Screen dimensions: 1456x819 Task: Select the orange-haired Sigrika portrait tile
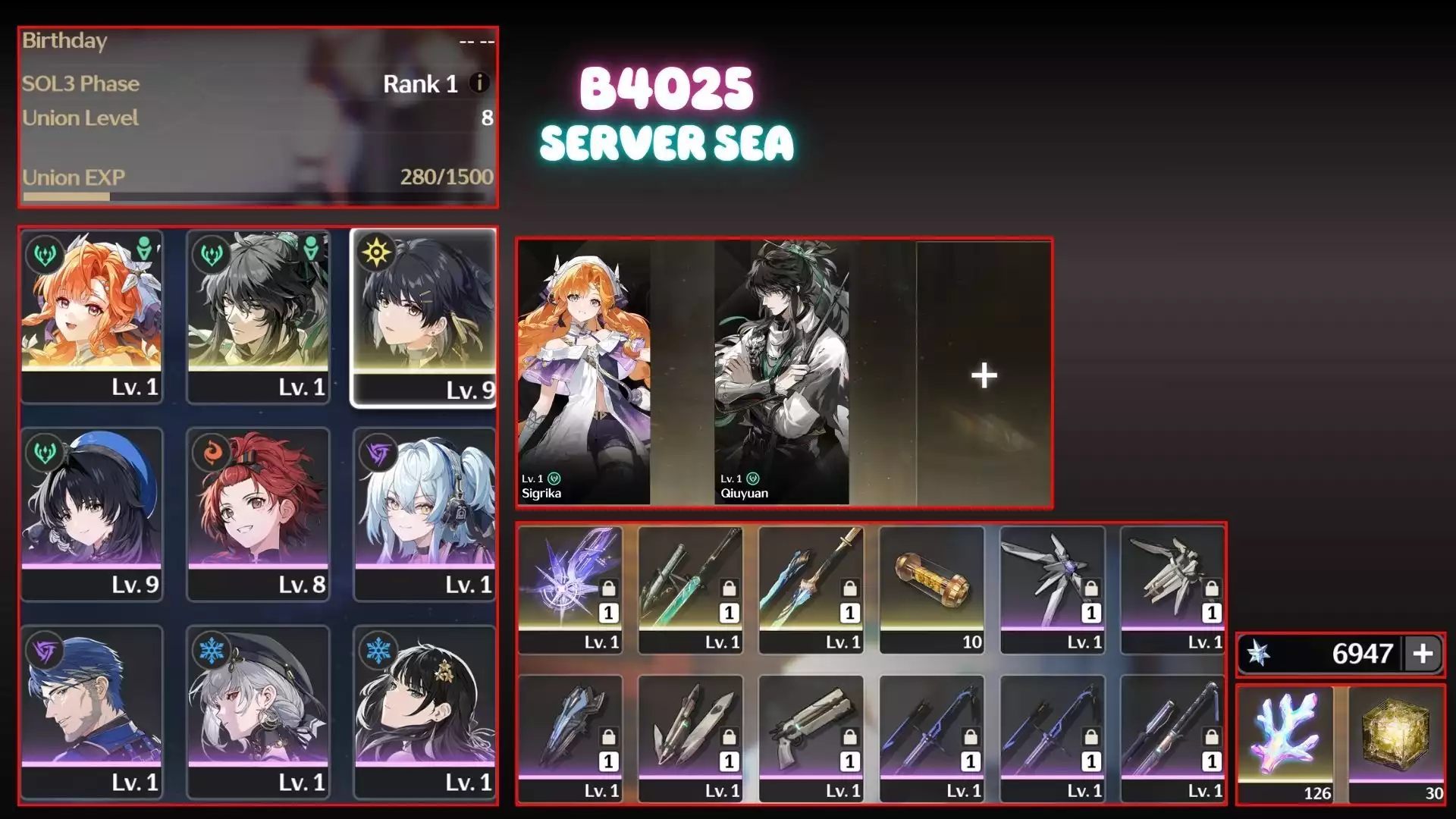pos(92,316)
